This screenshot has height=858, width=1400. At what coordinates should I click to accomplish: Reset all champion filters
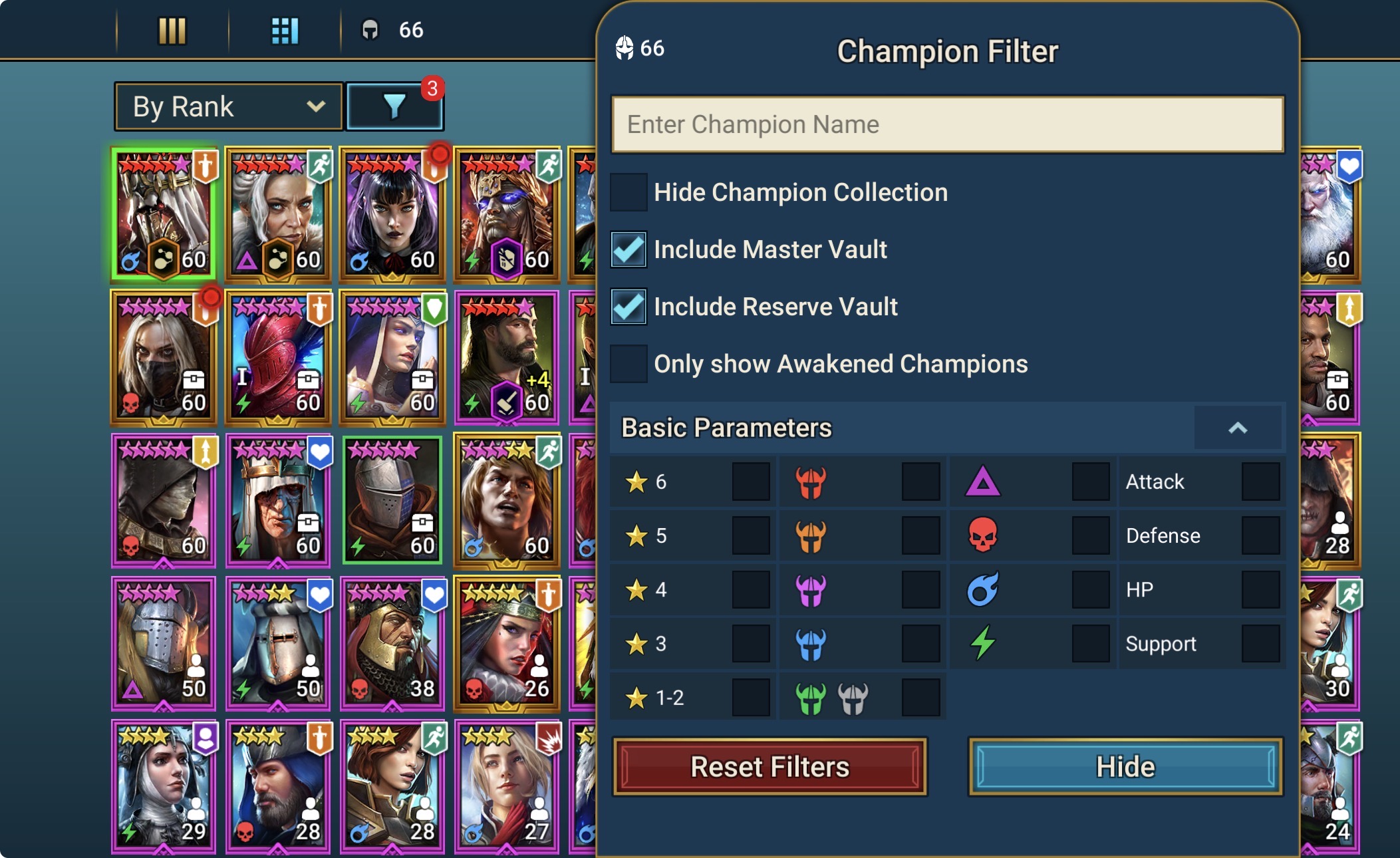770,767
